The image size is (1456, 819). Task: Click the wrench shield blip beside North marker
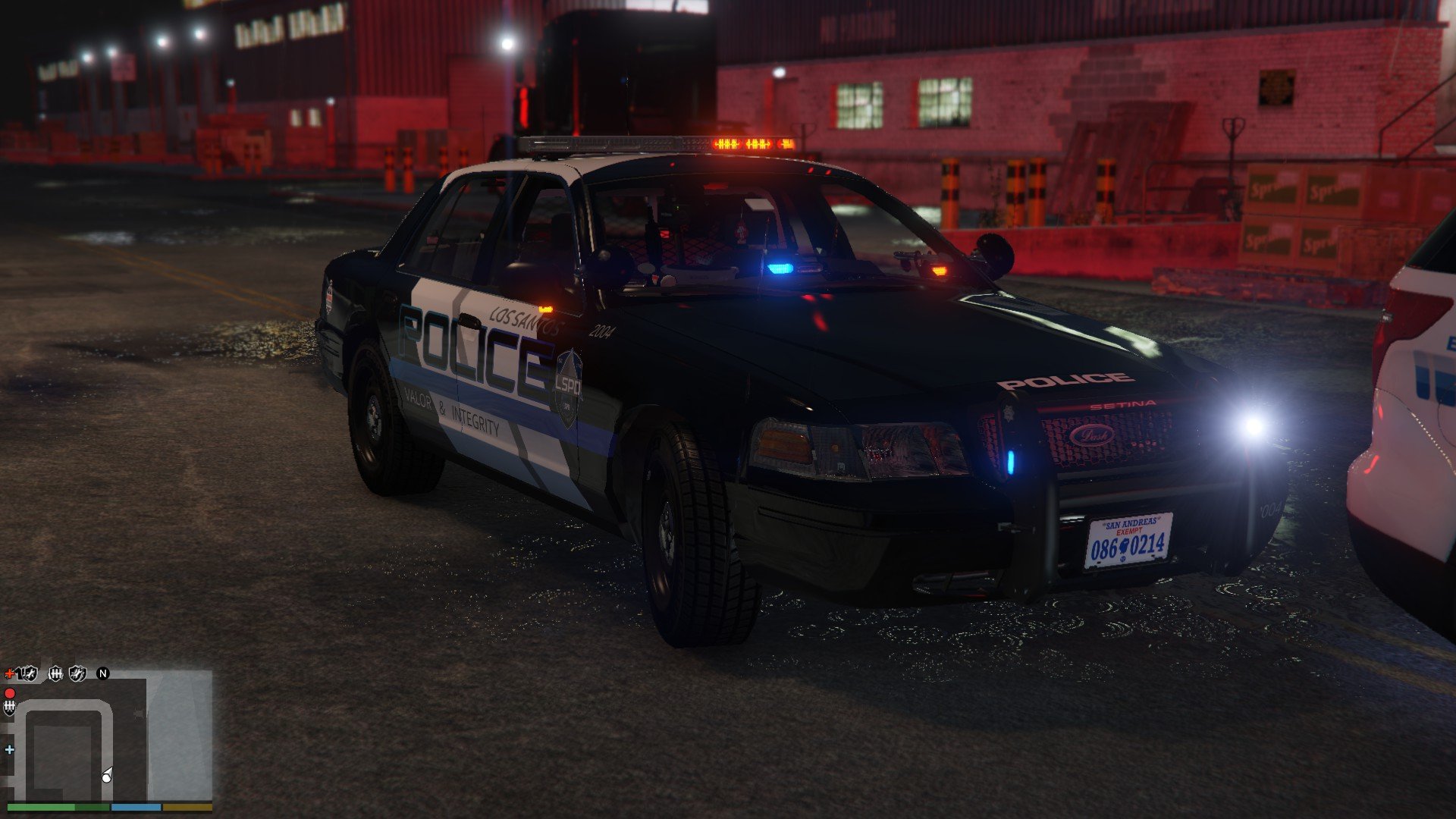click(78, 673)
